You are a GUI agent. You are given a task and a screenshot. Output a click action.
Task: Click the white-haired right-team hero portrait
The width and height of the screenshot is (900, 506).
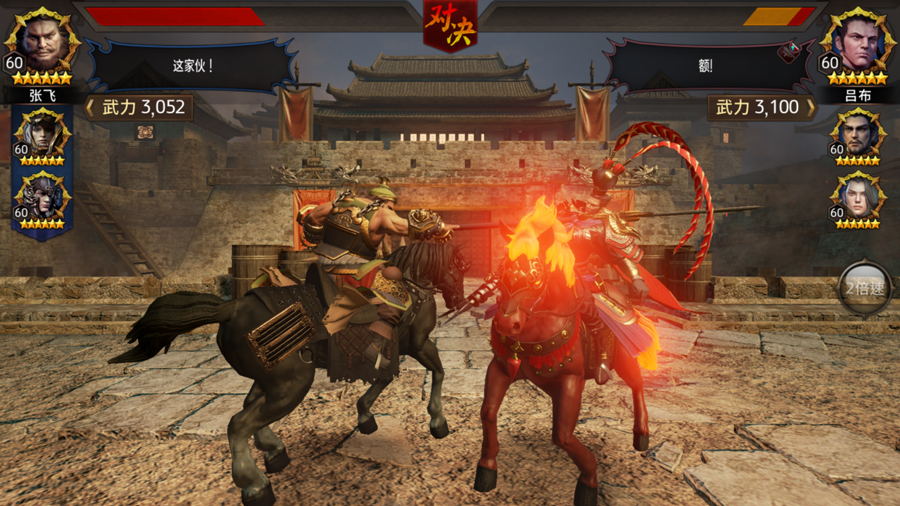[x=857, y=198]
